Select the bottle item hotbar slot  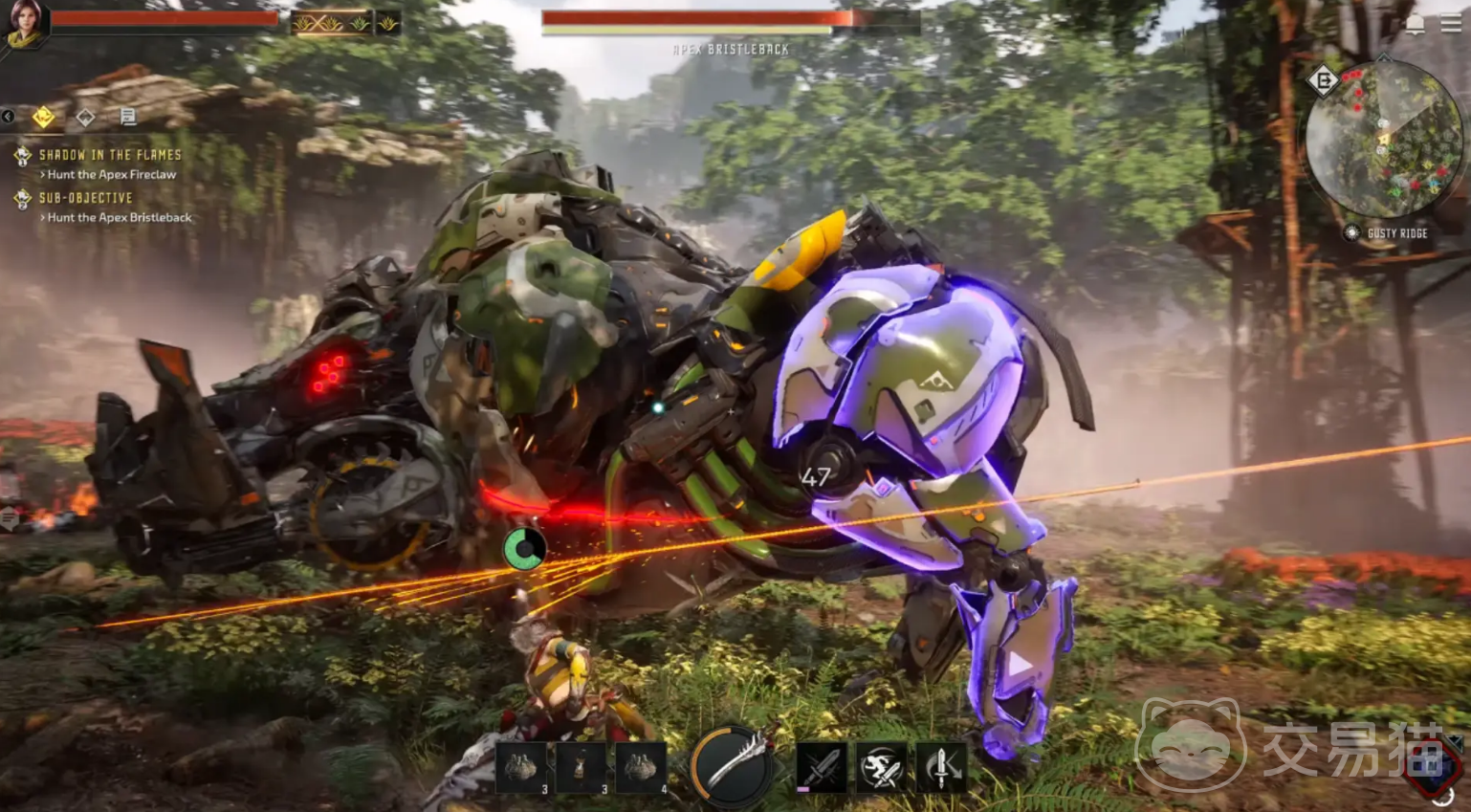(x=582, y=767)
